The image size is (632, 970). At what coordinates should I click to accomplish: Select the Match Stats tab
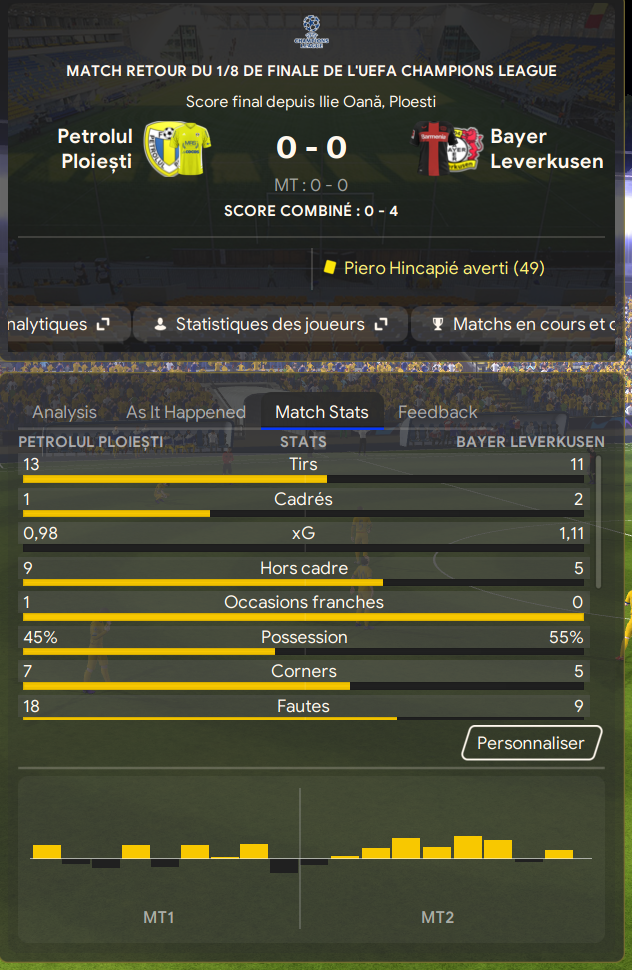click(321, 412)
